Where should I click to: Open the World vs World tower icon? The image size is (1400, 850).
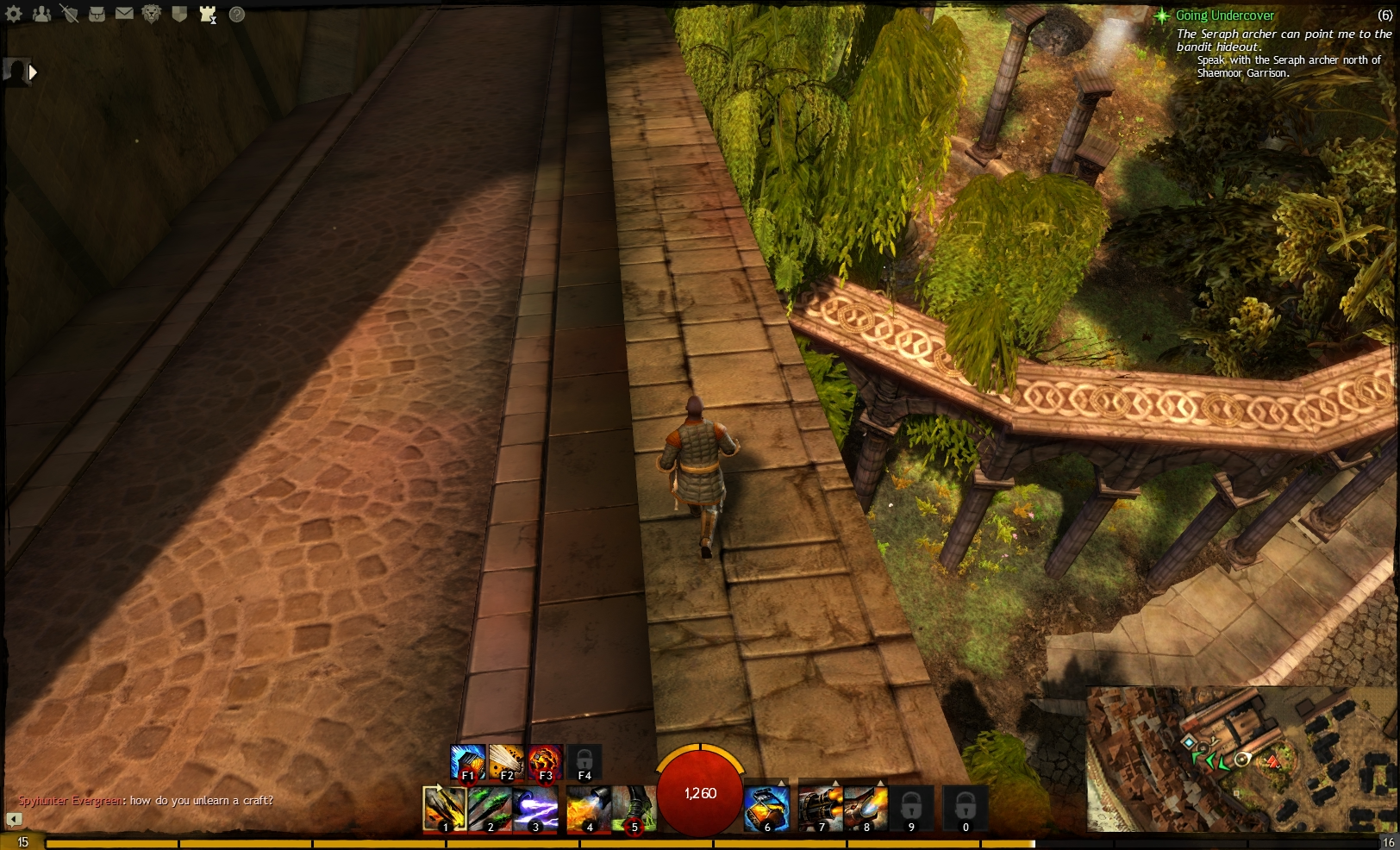[x=206, y=15]
